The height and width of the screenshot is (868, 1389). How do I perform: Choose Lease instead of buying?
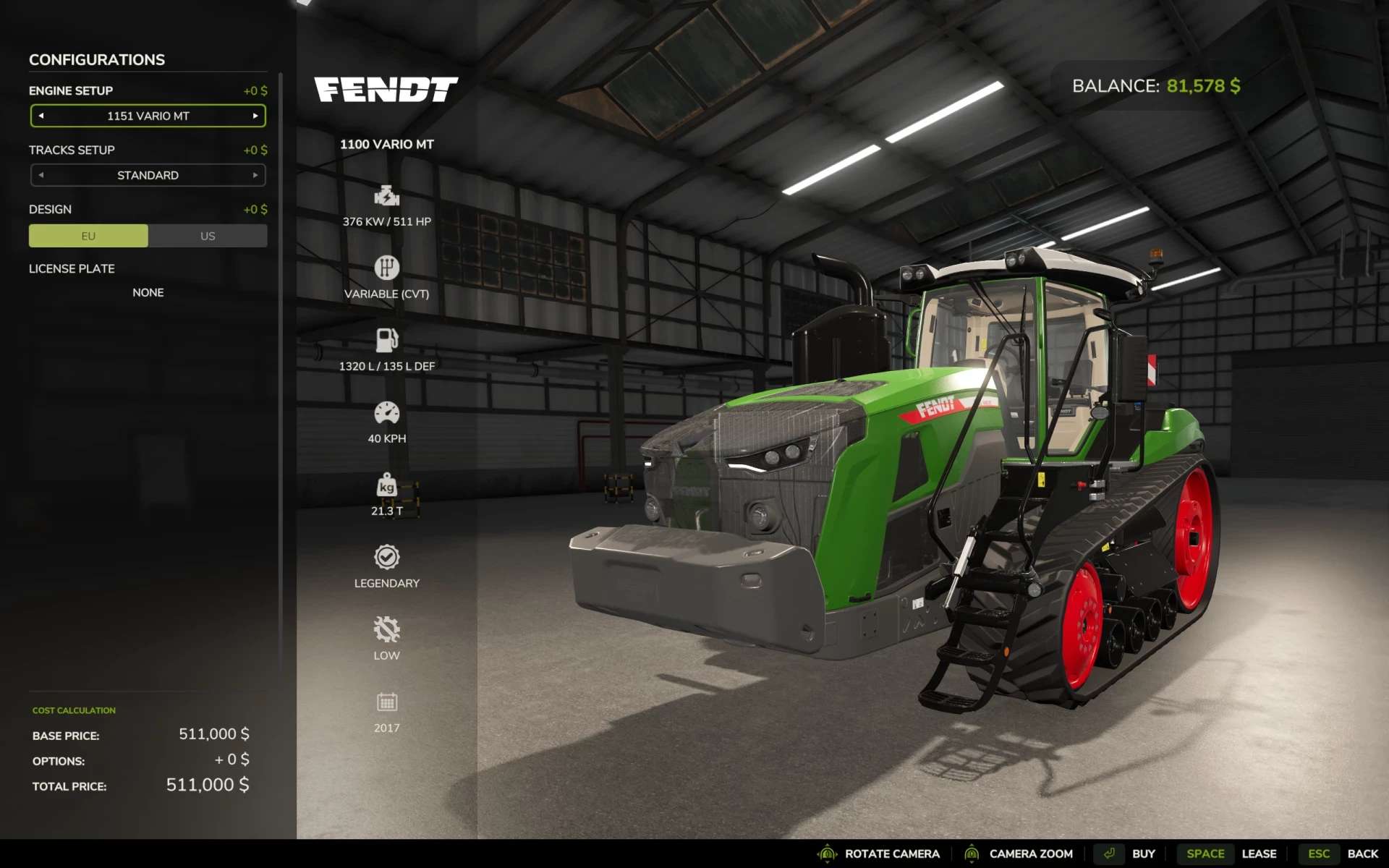point(1259,853)
